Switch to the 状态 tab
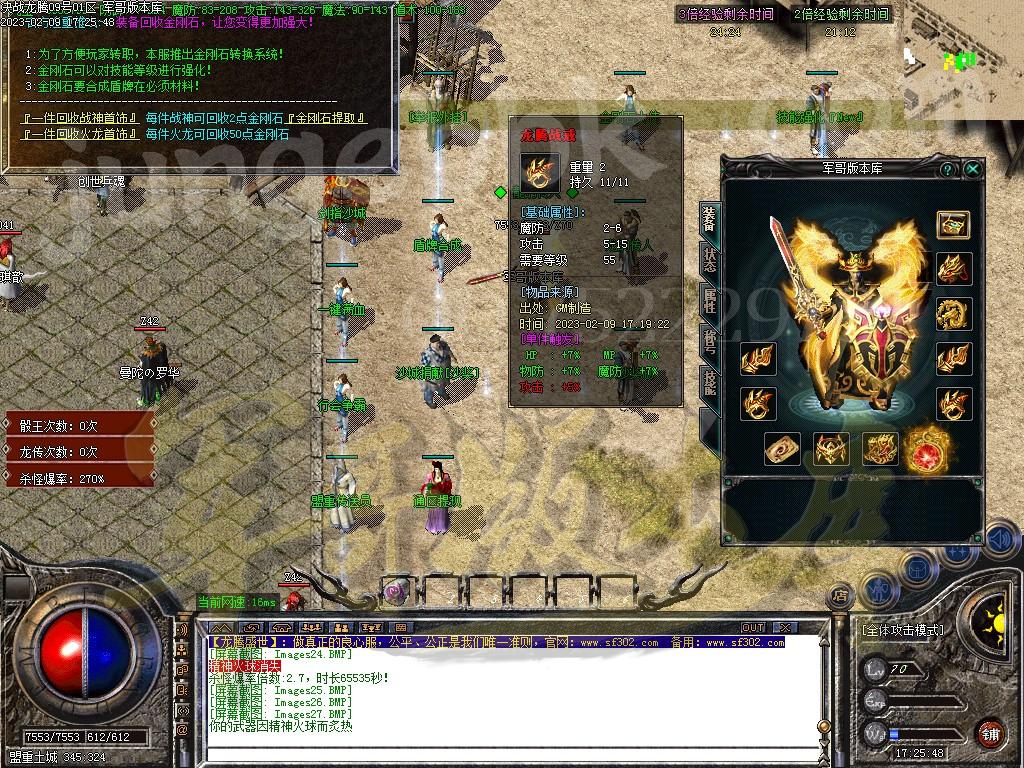The width and height of the screenshot is (1024, 768). tap(709, 260)
